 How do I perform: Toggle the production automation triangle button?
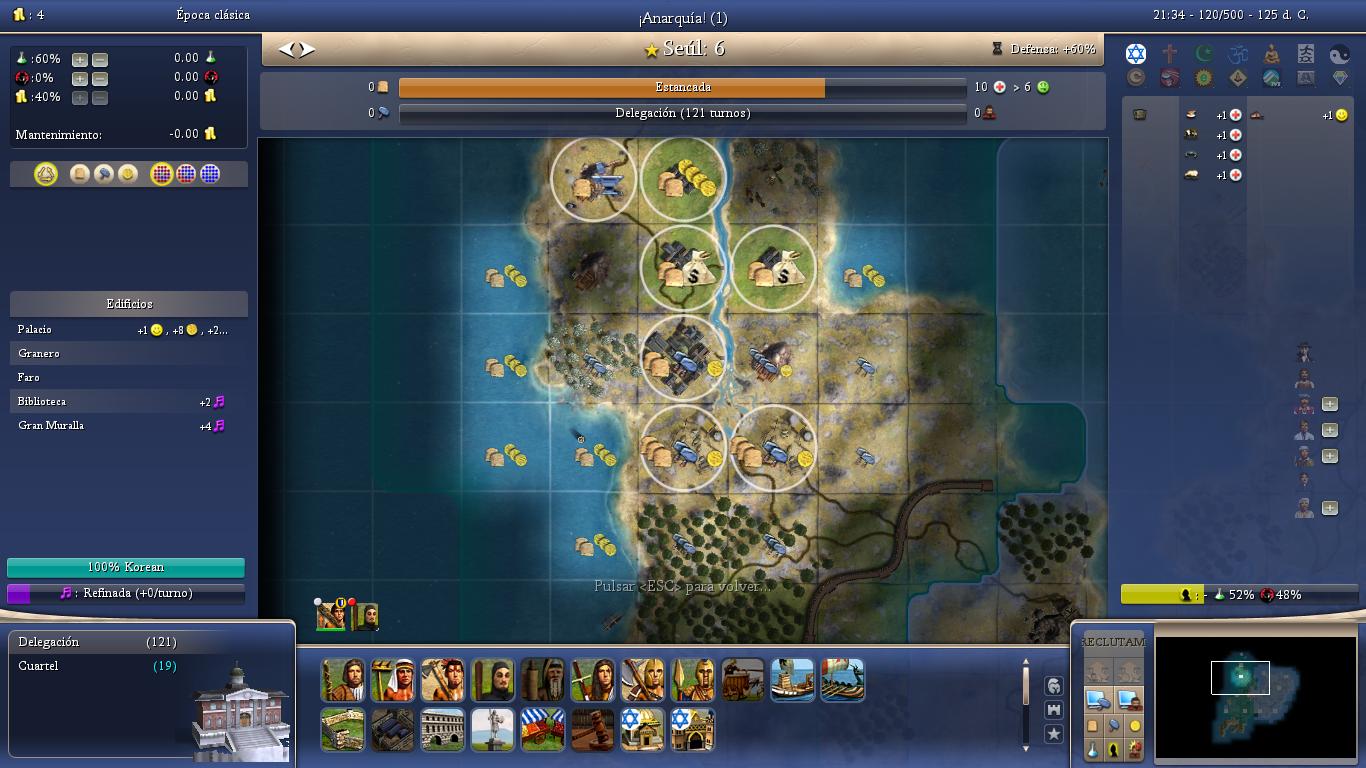(46, 174)
